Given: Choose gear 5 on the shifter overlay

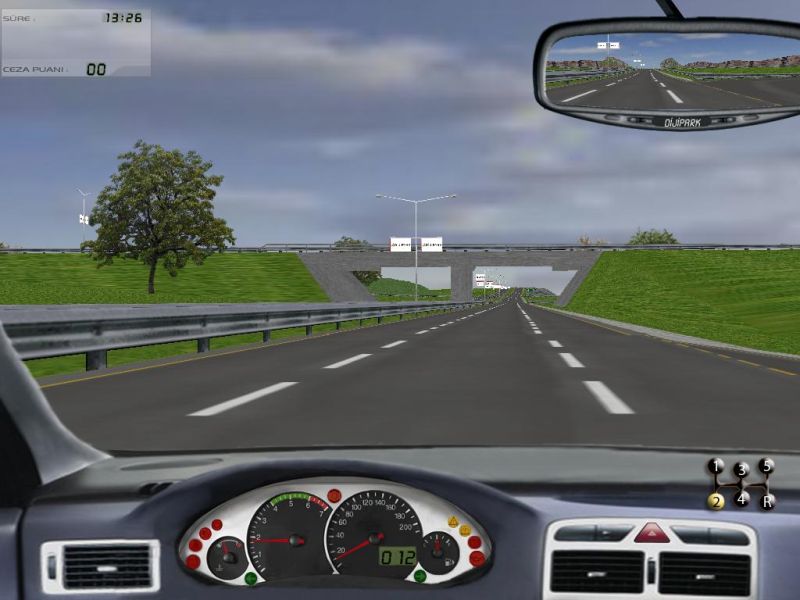Looking at the screenshot, I should (x=766, y=466).
